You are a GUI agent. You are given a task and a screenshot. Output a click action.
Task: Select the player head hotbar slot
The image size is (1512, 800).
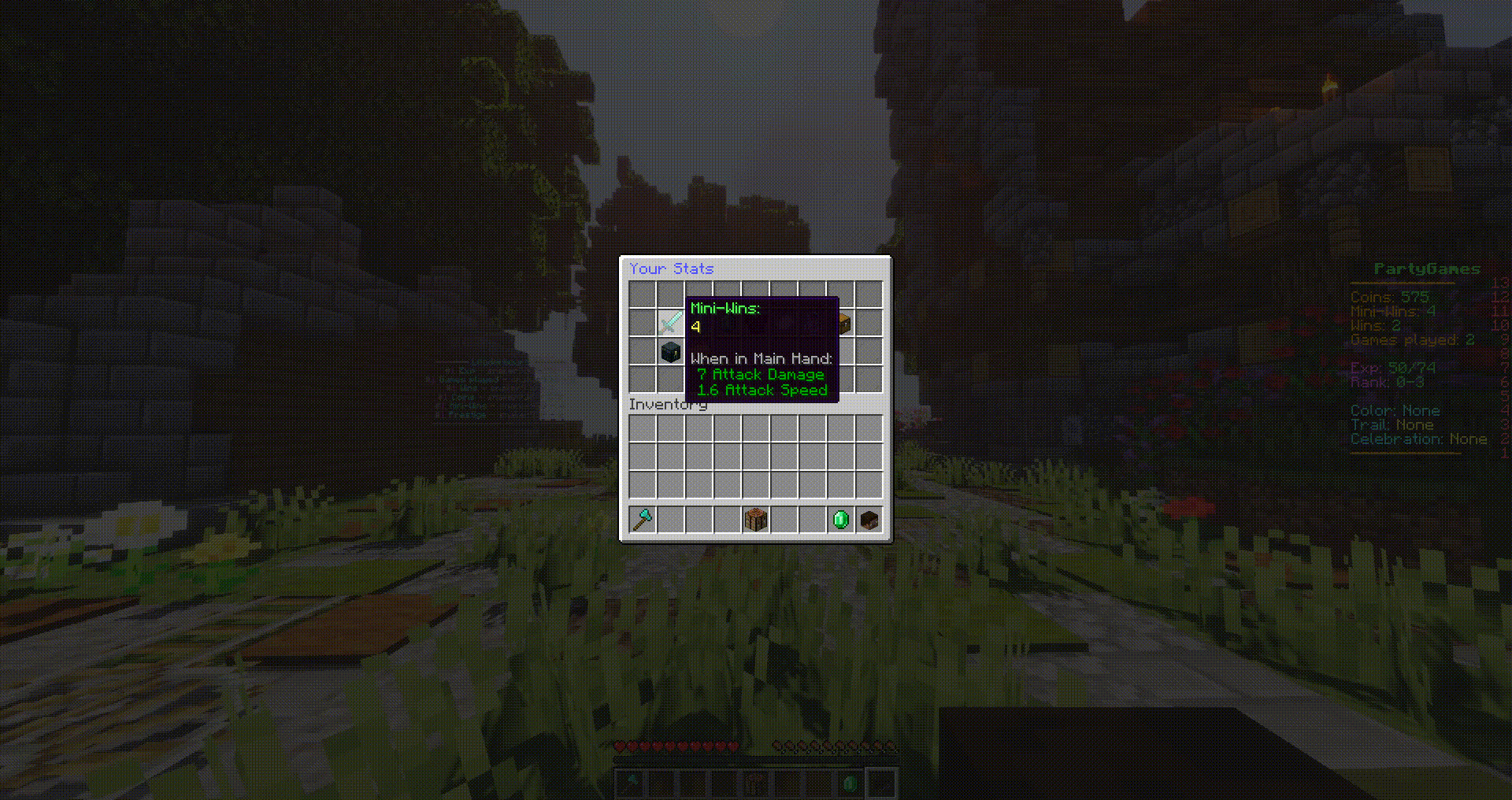pos(869,520)
